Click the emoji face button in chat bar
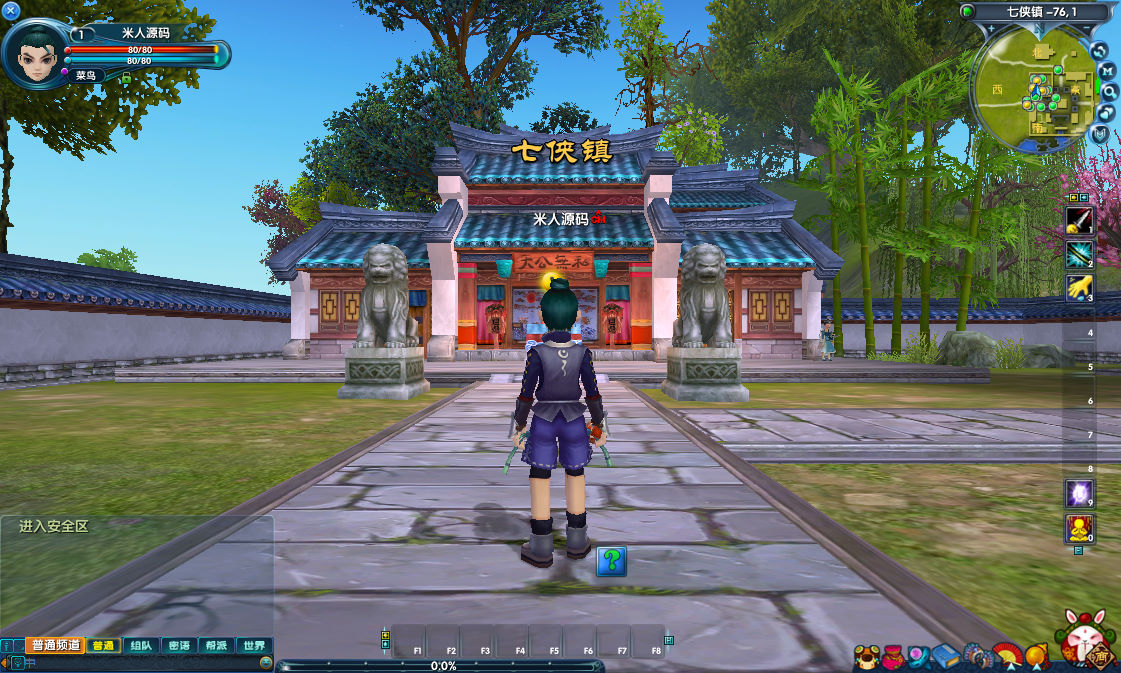The width and height of the screenshot is (1121, 673). [x=266, y=662]
